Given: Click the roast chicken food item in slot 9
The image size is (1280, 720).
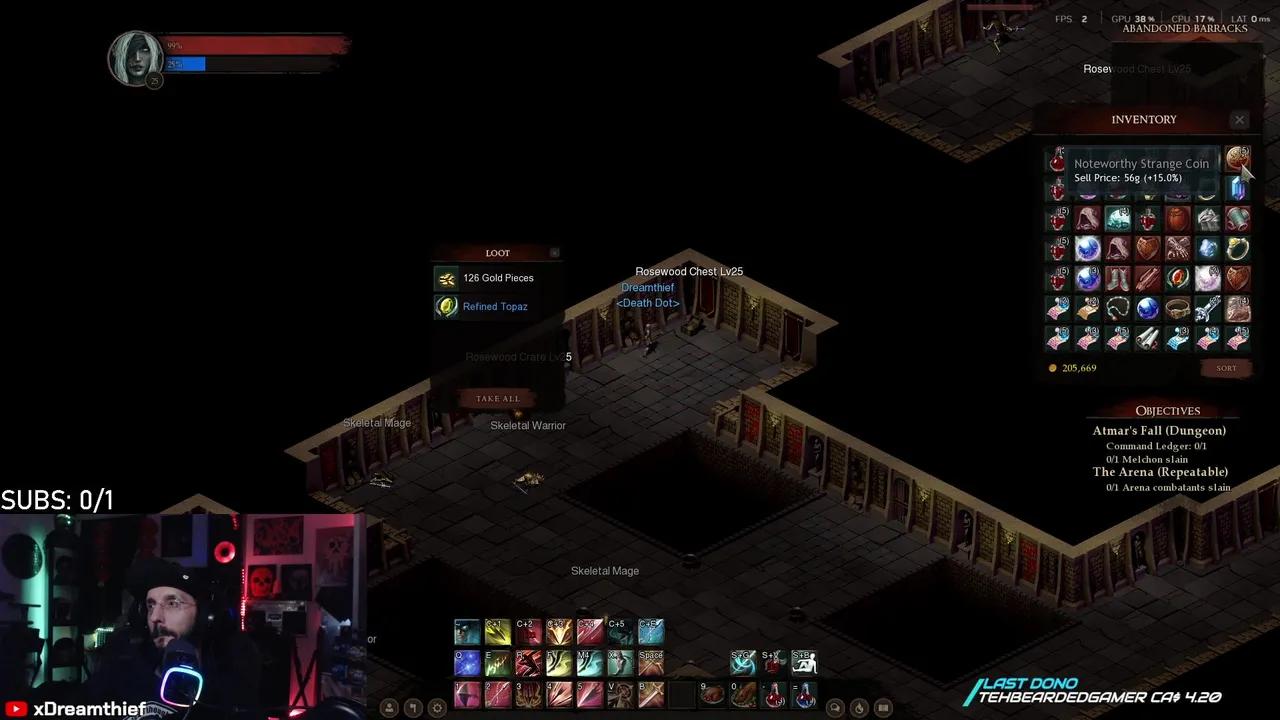Looking at the screenshot, I should (x=712, y=694).
